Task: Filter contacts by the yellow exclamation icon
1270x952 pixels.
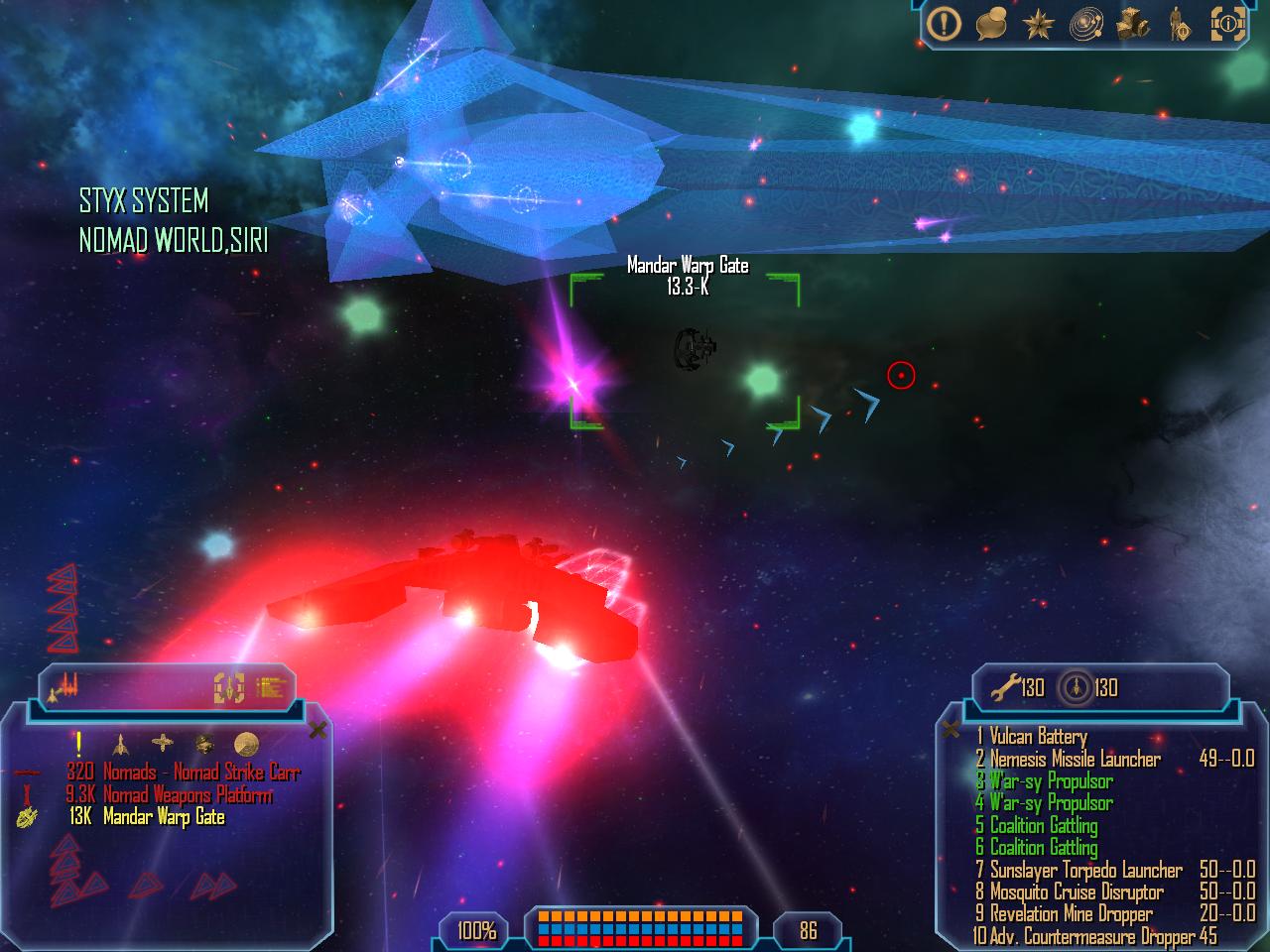Action: [x=78, y=743]
